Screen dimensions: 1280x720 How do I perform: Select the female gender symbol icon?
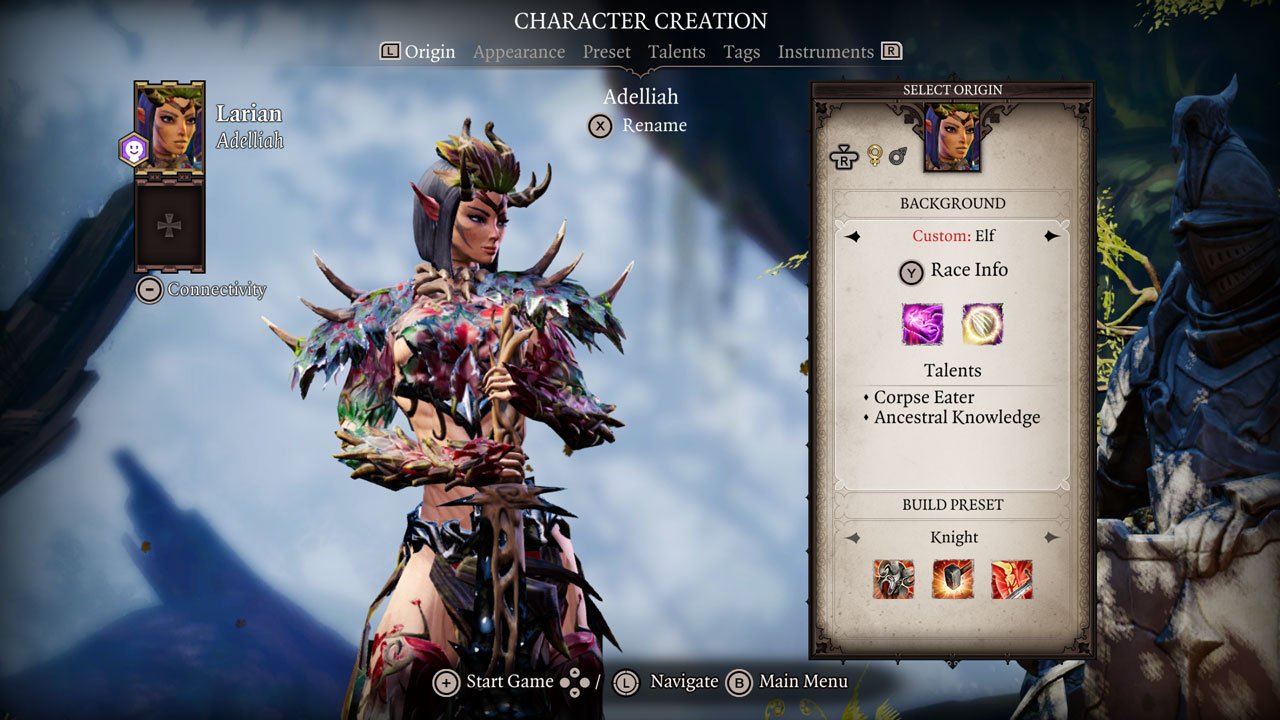pyautogui.click(x=874, y=153)
